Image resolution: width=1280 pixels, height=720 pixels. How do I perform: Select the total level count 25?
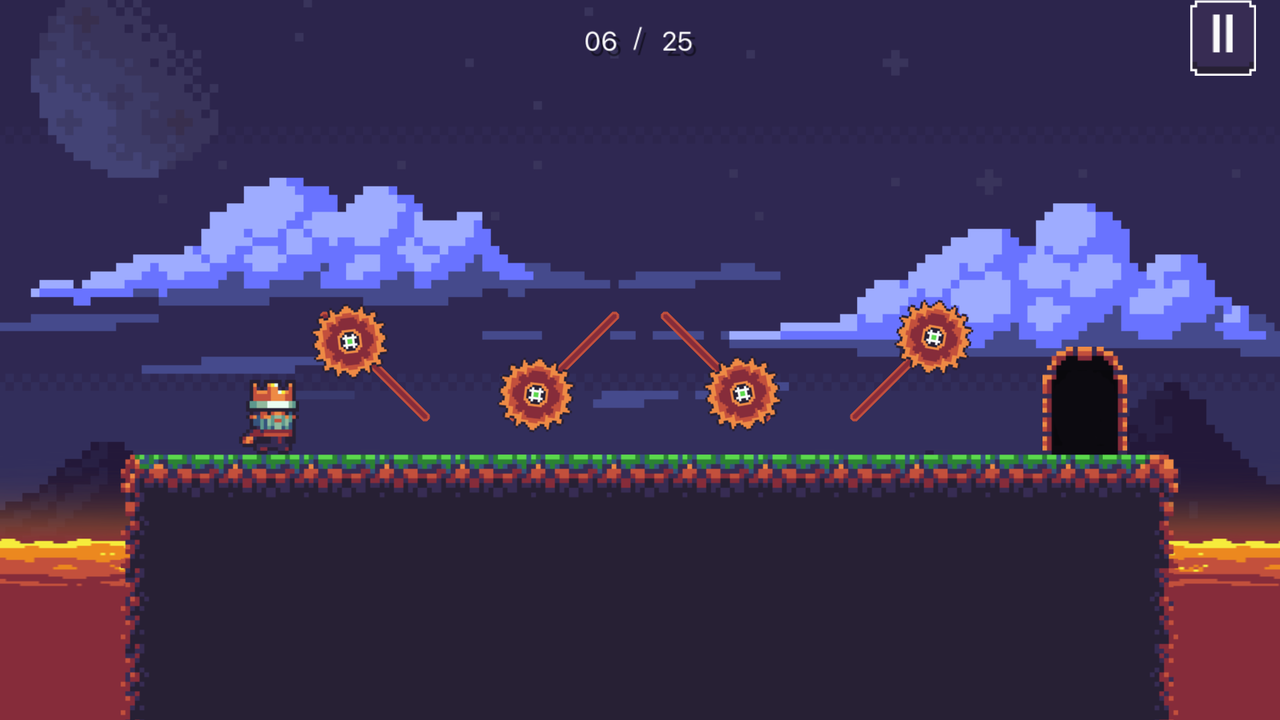click(x=677, y=42)
